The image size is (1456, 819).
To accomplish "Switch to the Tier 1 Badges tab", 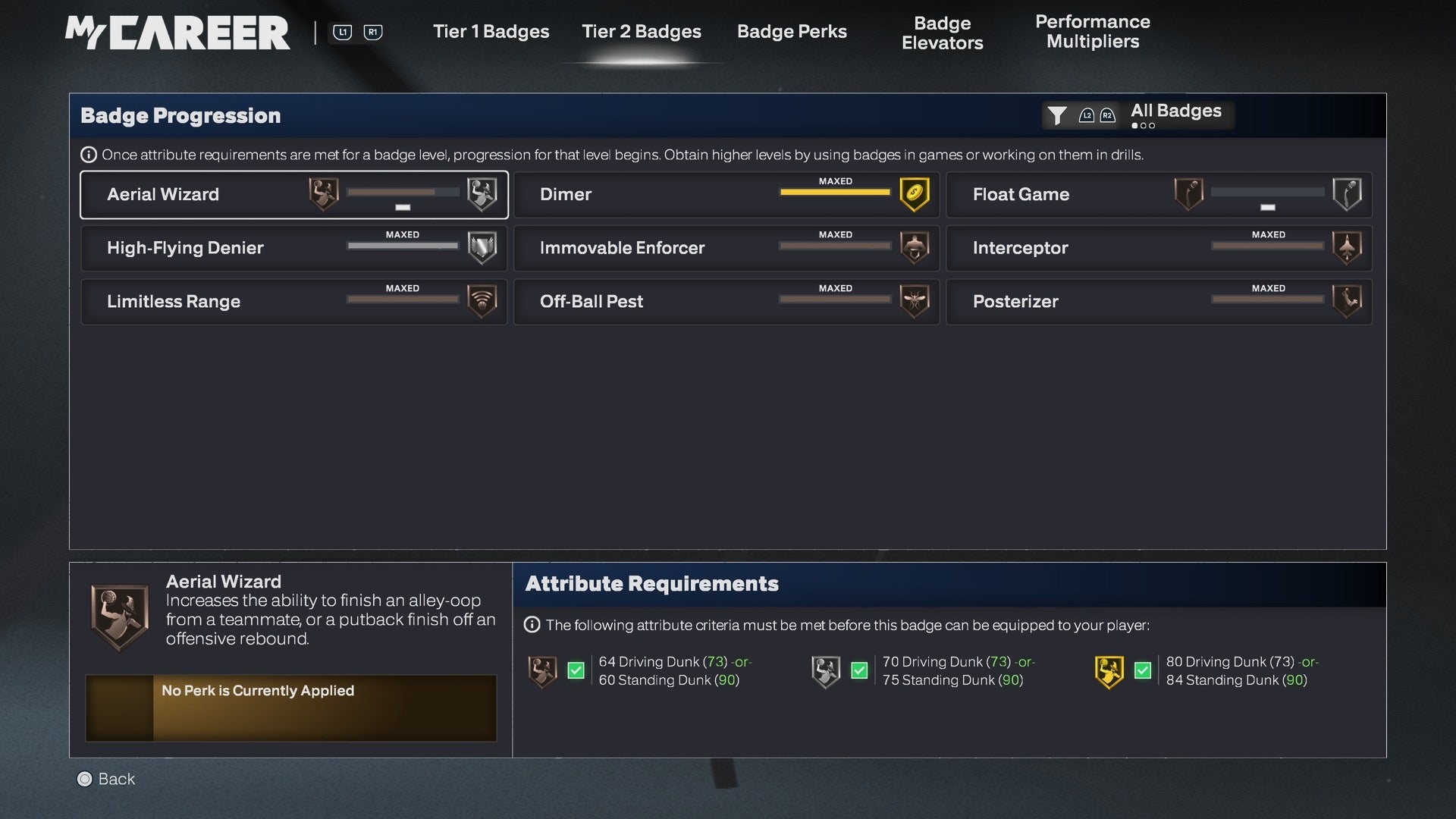I will point(491,32).
